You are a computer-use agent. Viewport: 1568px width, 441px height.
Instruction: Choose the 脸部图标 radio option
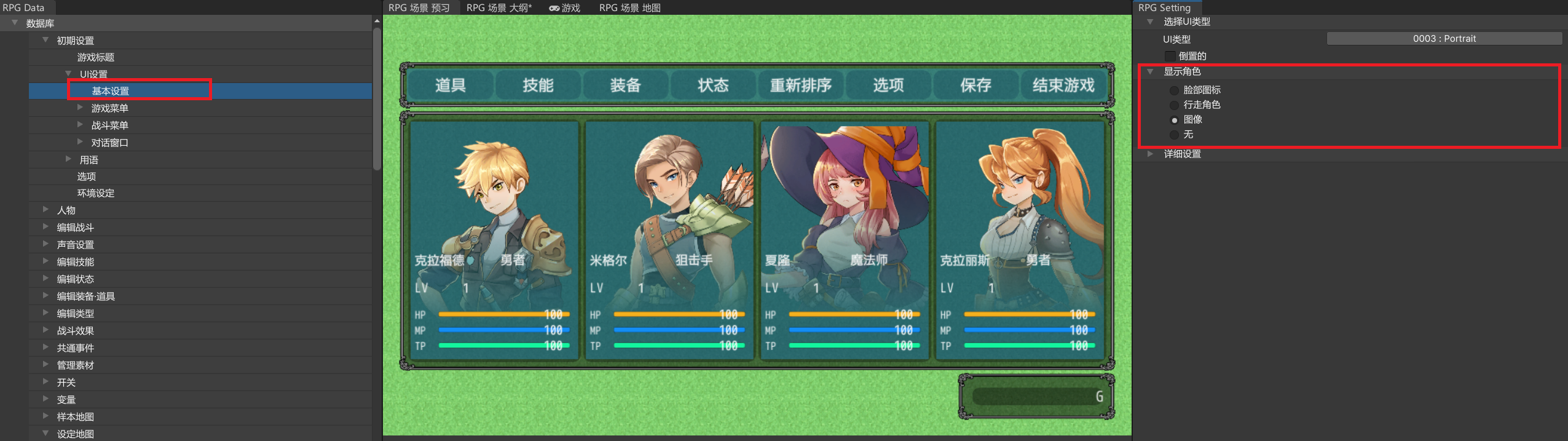1174,90
